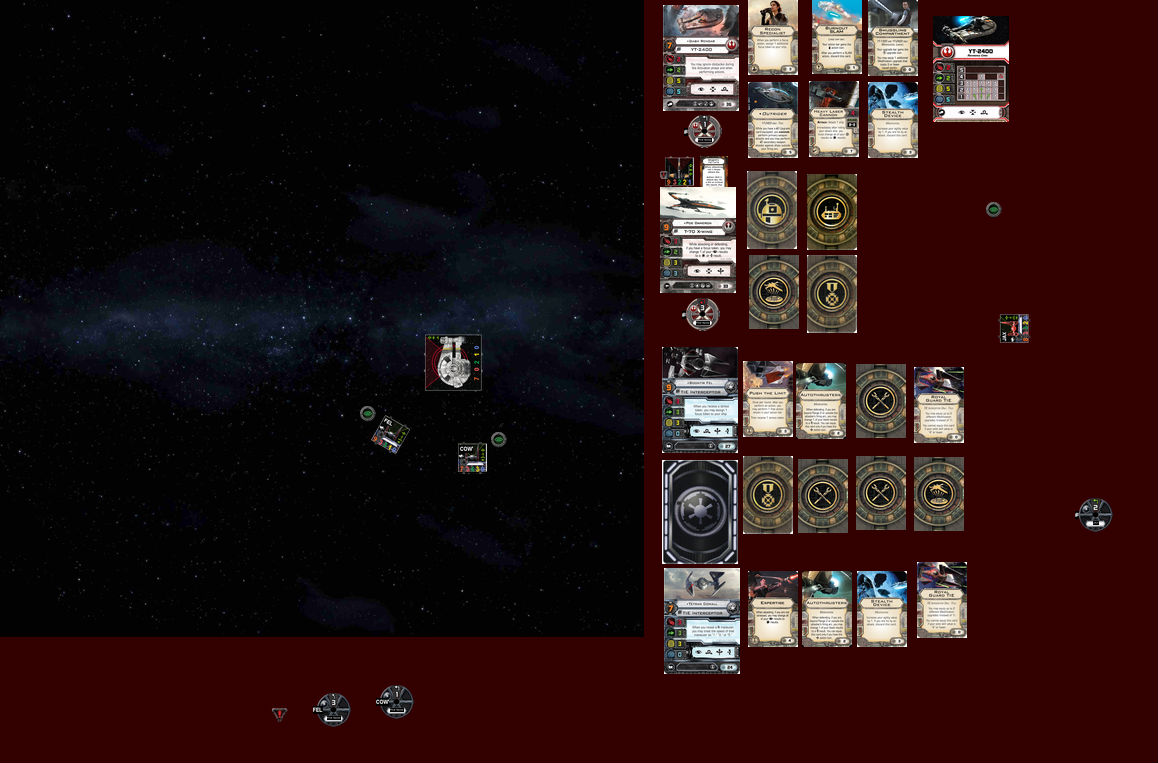
Task: Select the Outrider title card
Action: click(x=772, y=119)
